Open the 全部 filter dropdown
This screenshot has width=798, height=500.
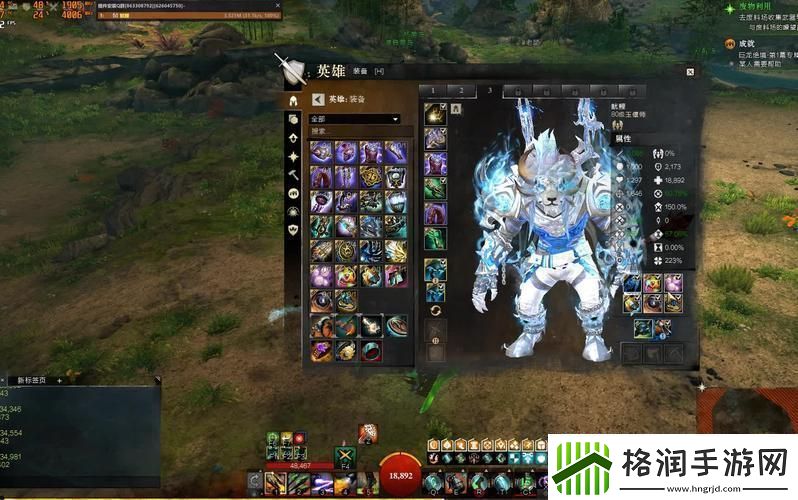355,119
